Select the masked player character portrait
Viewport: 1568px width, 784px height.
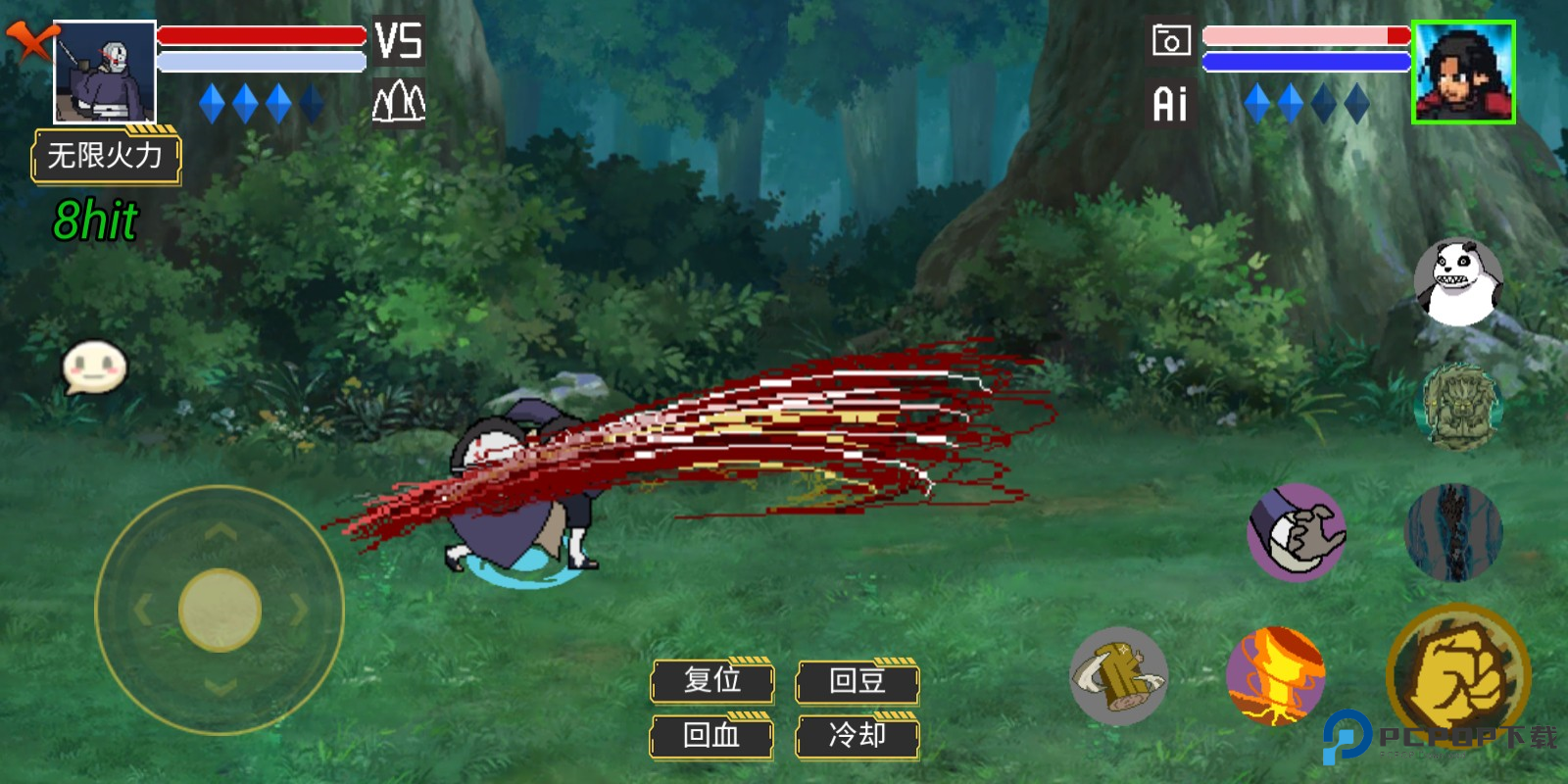coord(105,73)
